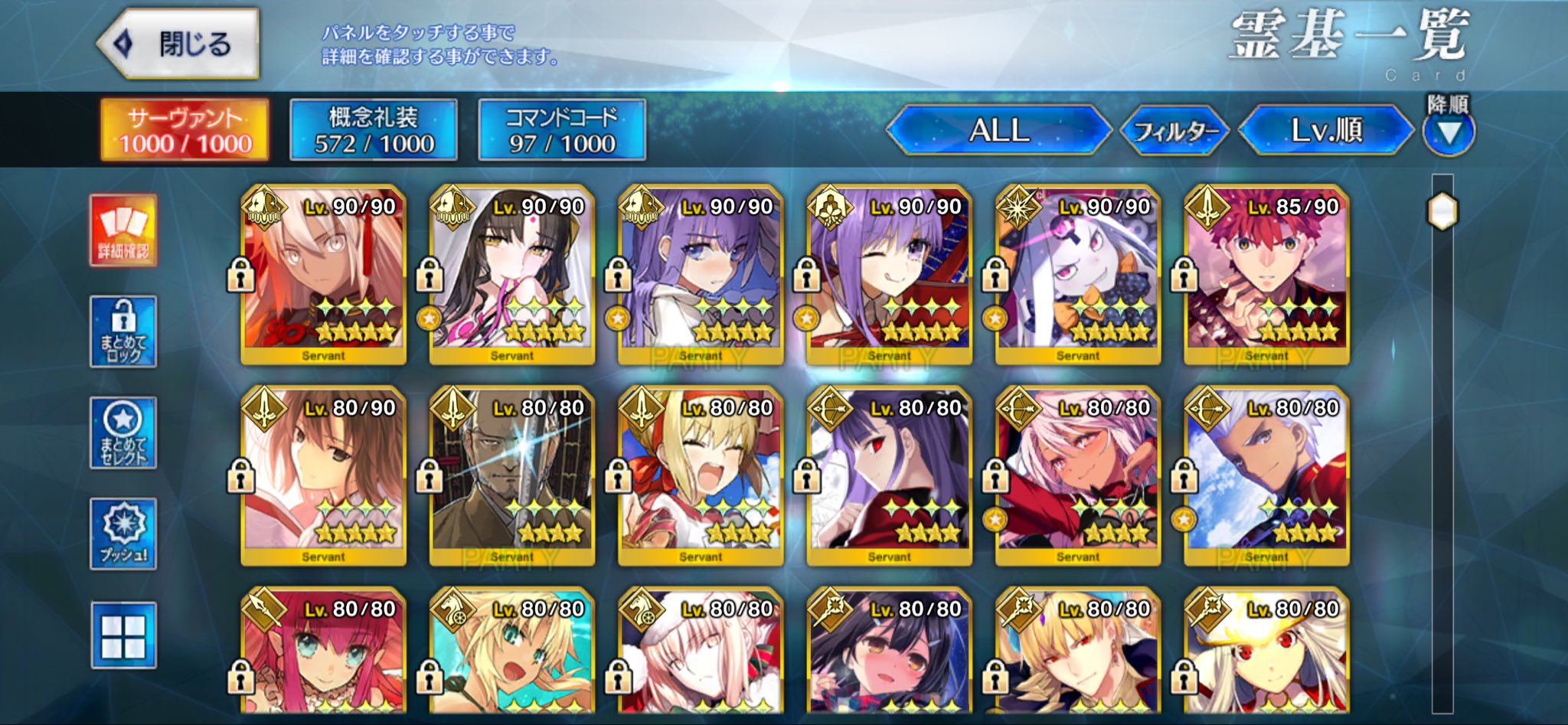This screenshot has height=725, width=1568.
Task: Toggle the 降順 sort direction arrow
Action: (1448, 132)
